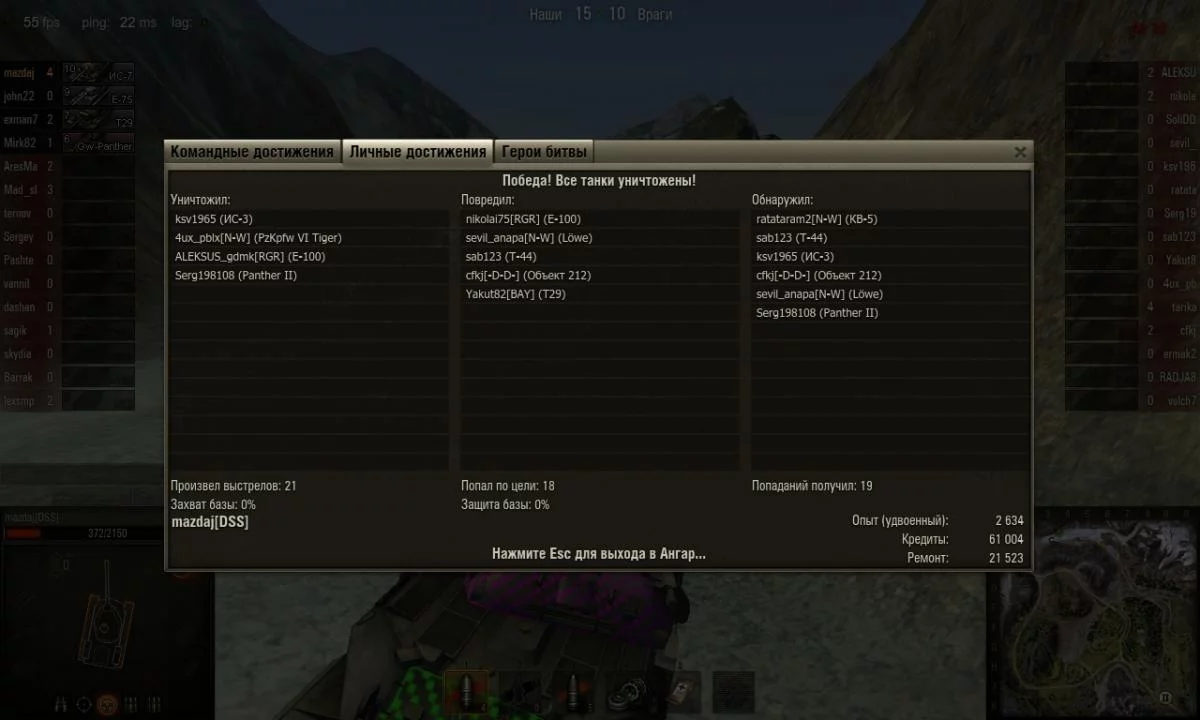Select nikolai75[RGR] in damaged list
1200x720 pixels.
[x=599, y=219]
